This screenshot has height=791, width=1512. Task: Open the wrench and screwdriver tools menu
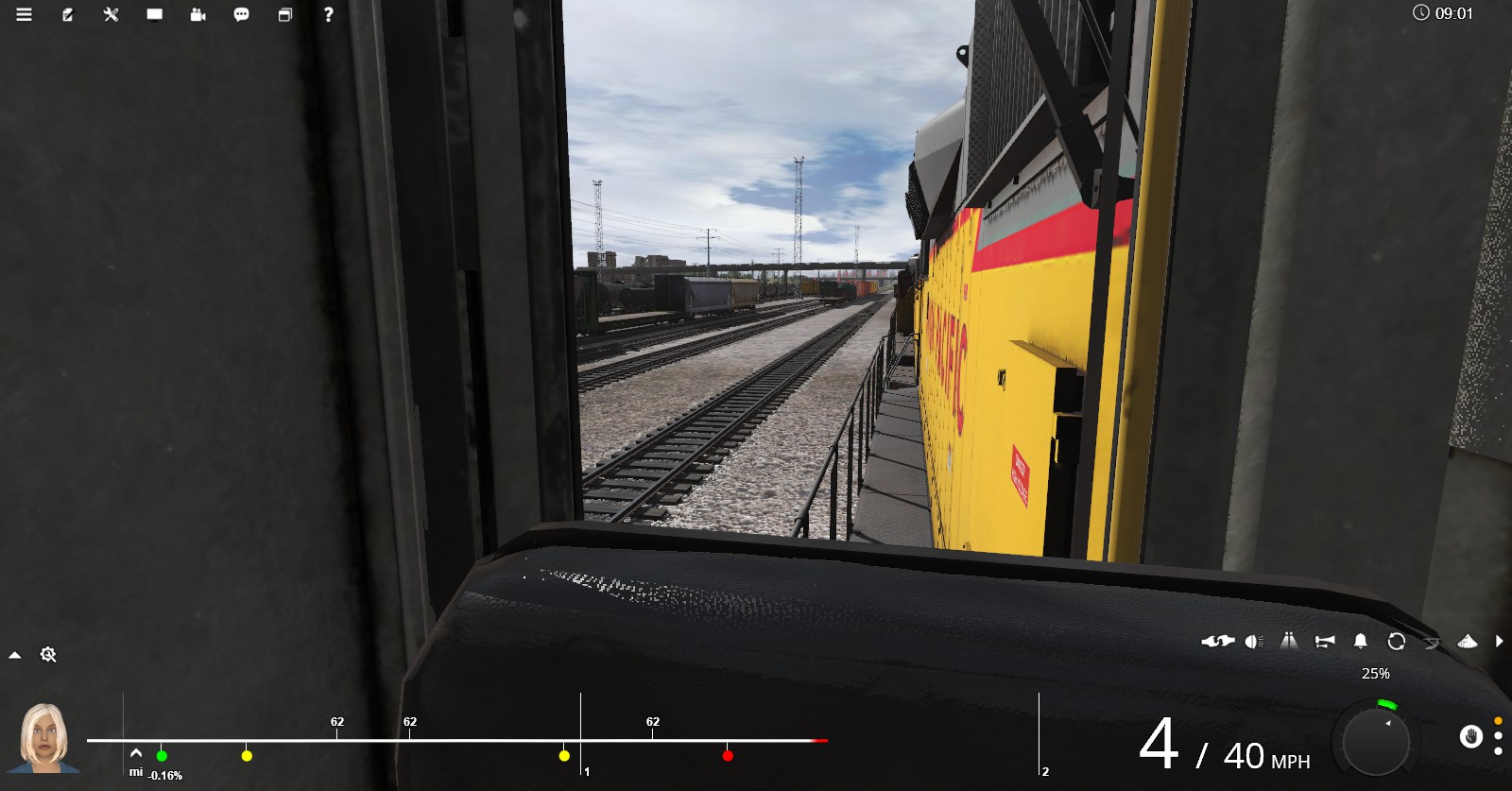point(112,14)
